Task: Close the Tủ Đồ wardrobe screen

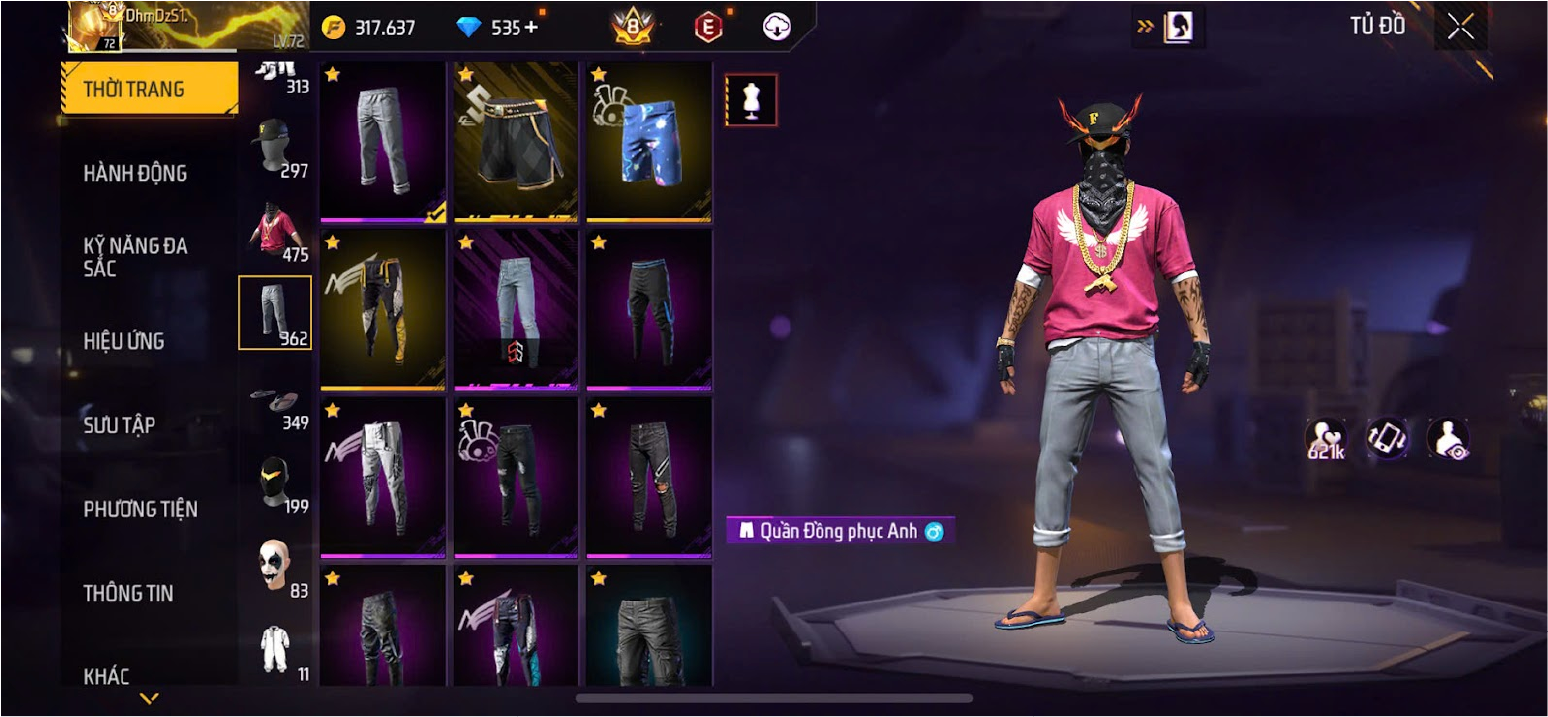Action: (x=1460, y=28)
